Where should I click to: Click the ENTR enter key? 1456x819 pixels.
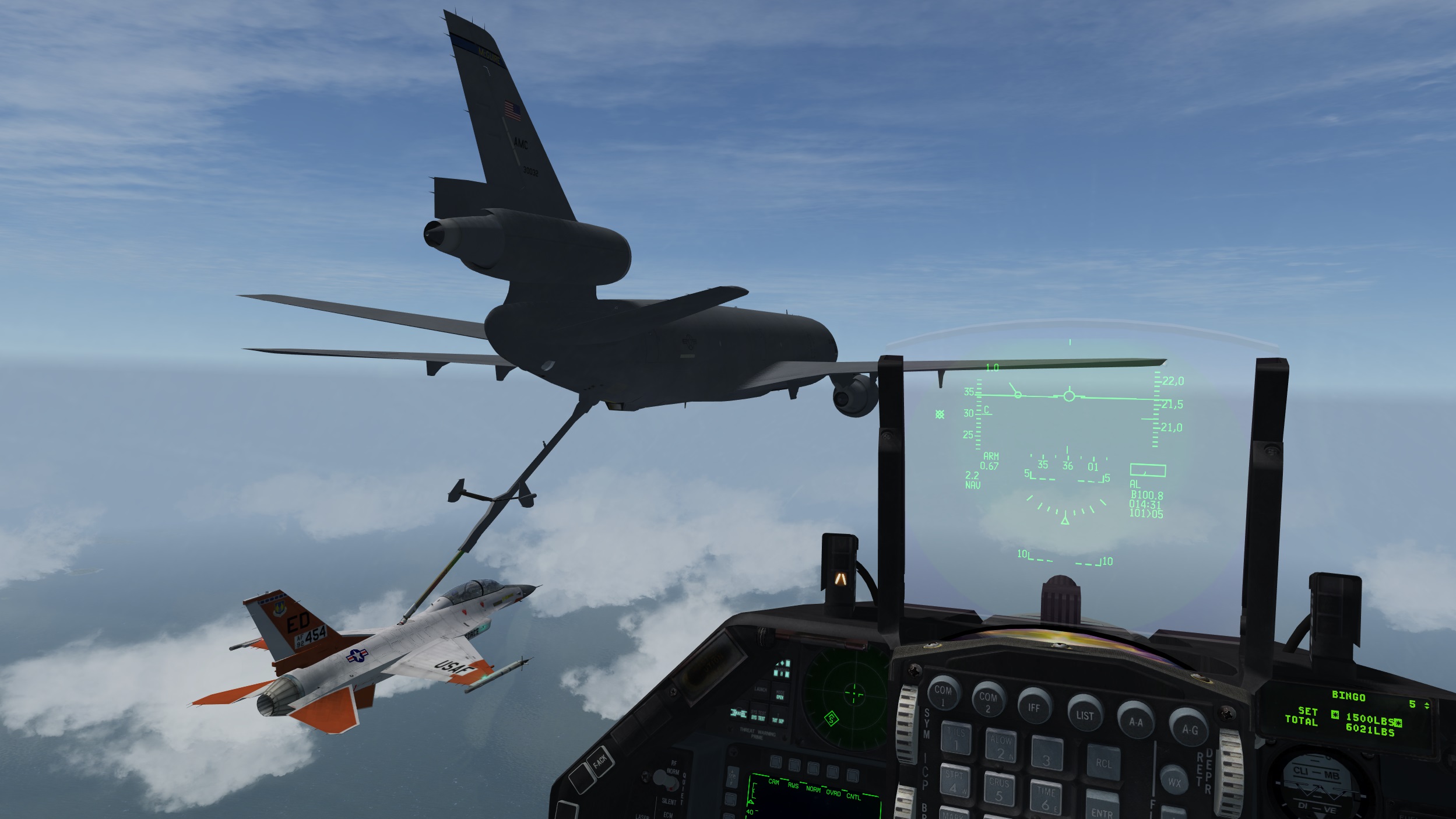tap(1101, 807)
